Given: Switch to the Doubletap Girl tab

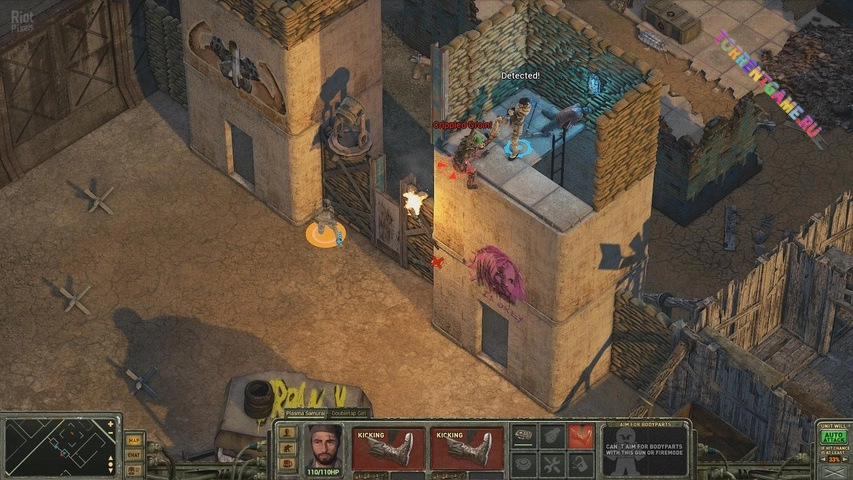Looking at the screenshot, I should [348, 413].
